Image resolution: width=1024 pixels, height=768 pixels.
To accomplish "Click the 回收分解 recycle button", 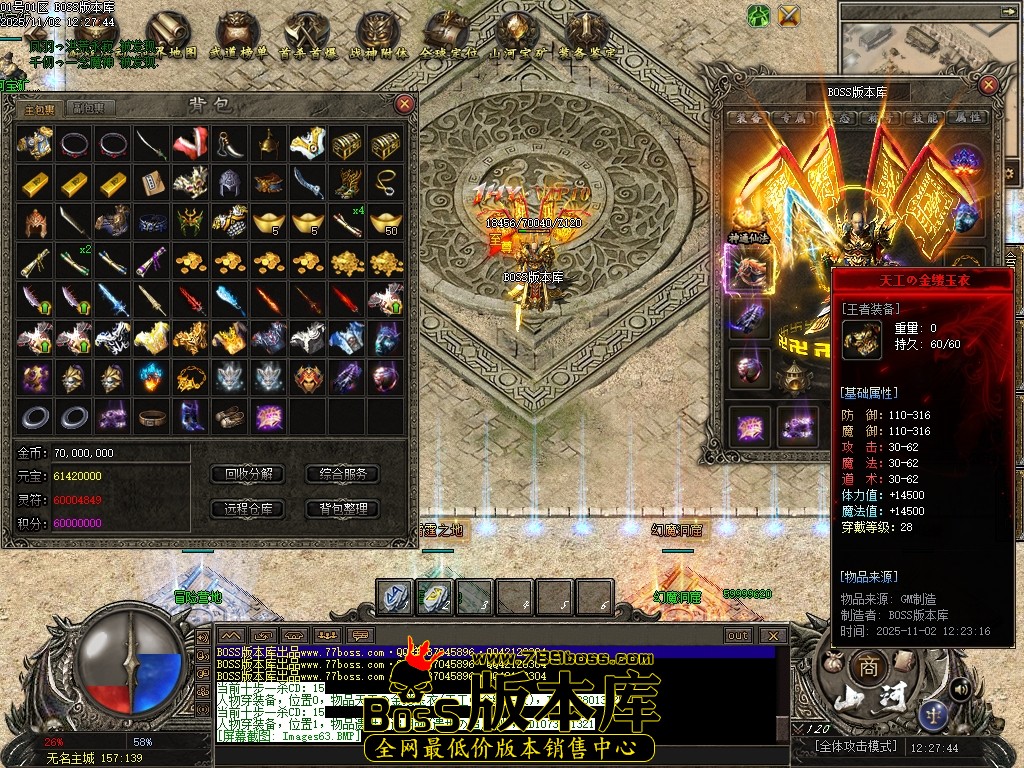I will (249, 474).
